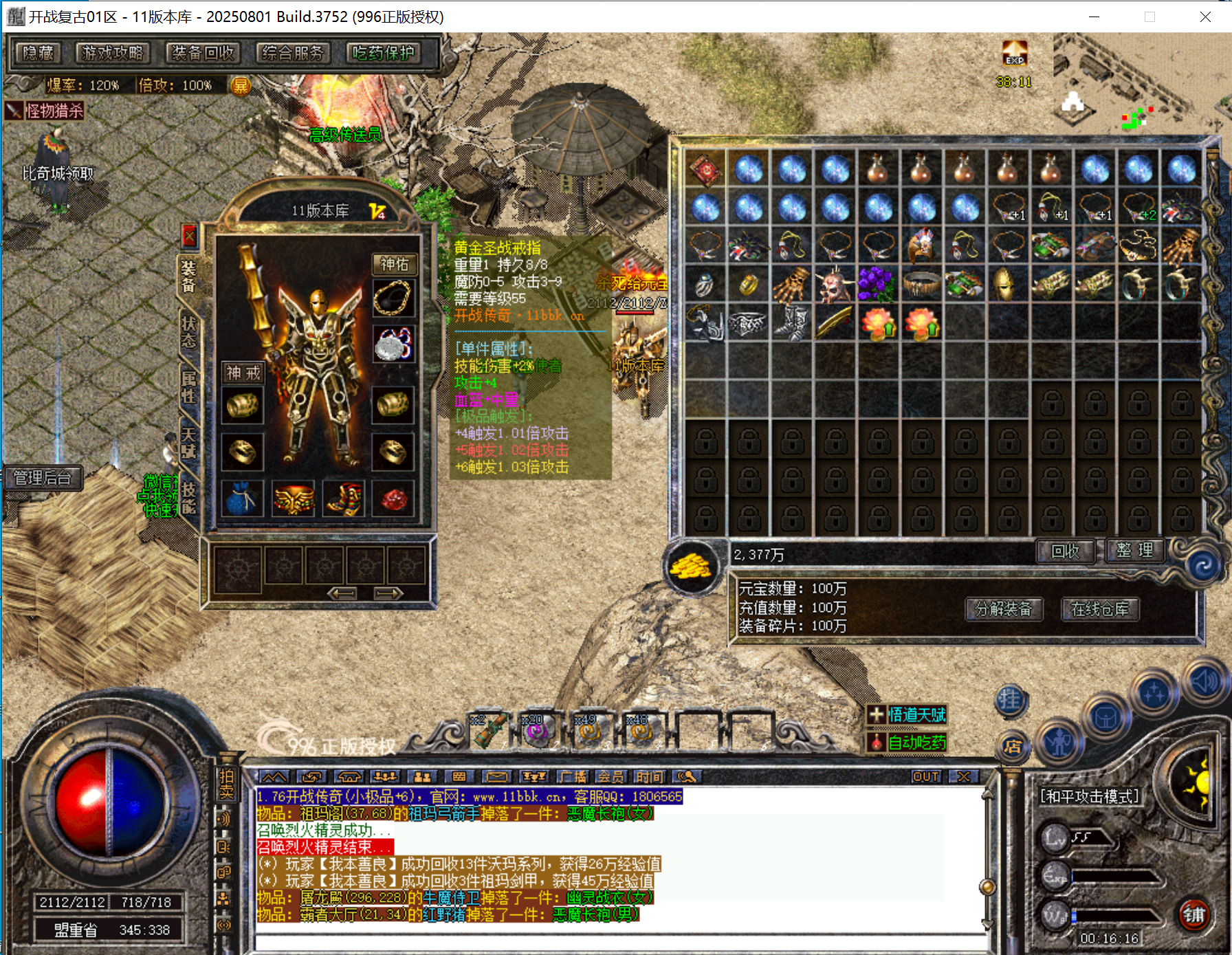1232x955 pixels.
Task: Switch to the 属性 tab
Action: coord(188,387)
